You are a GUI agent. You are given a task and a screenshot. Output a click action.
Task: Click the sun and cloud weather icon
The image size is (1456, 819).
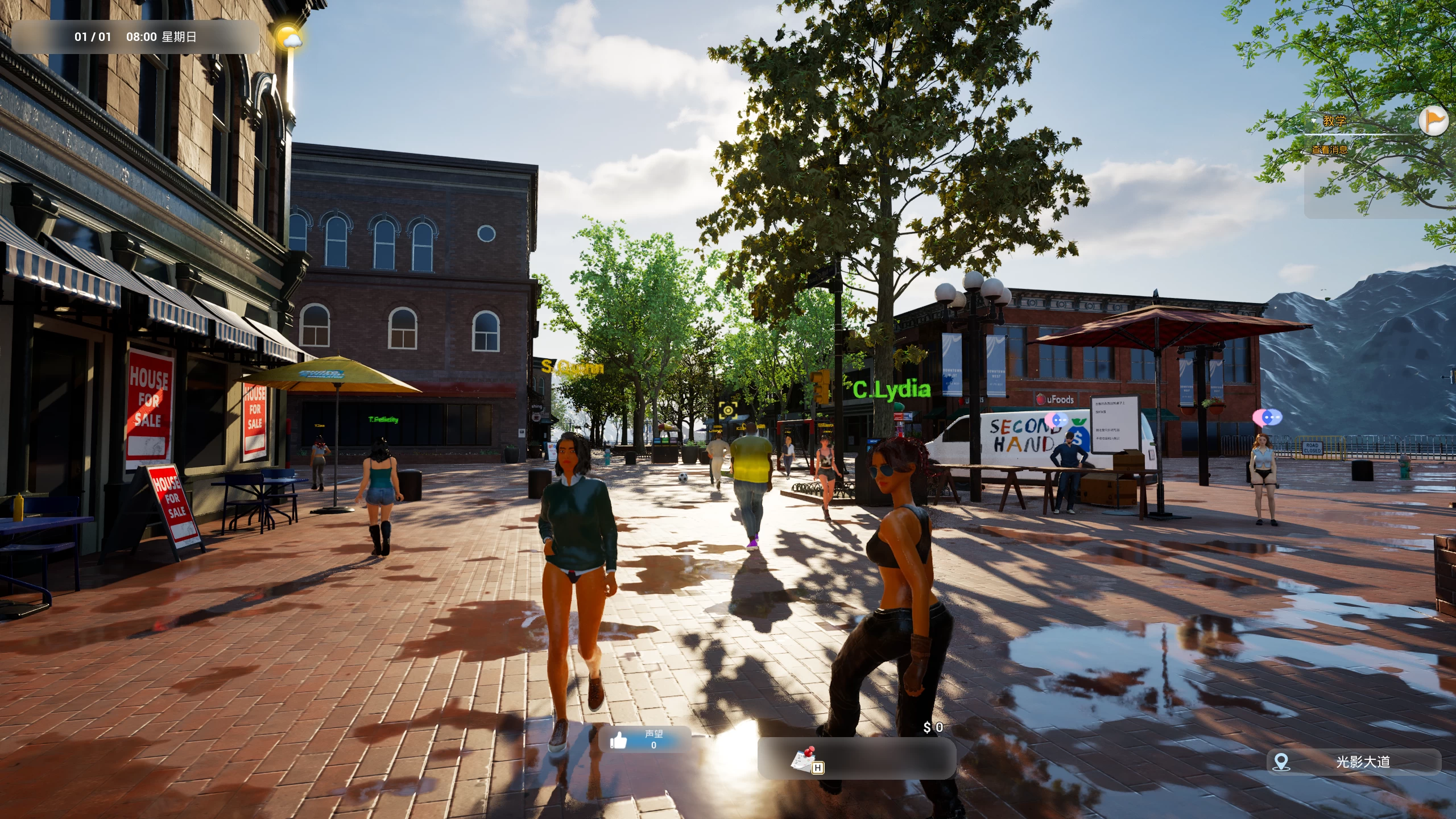(288, 38)
